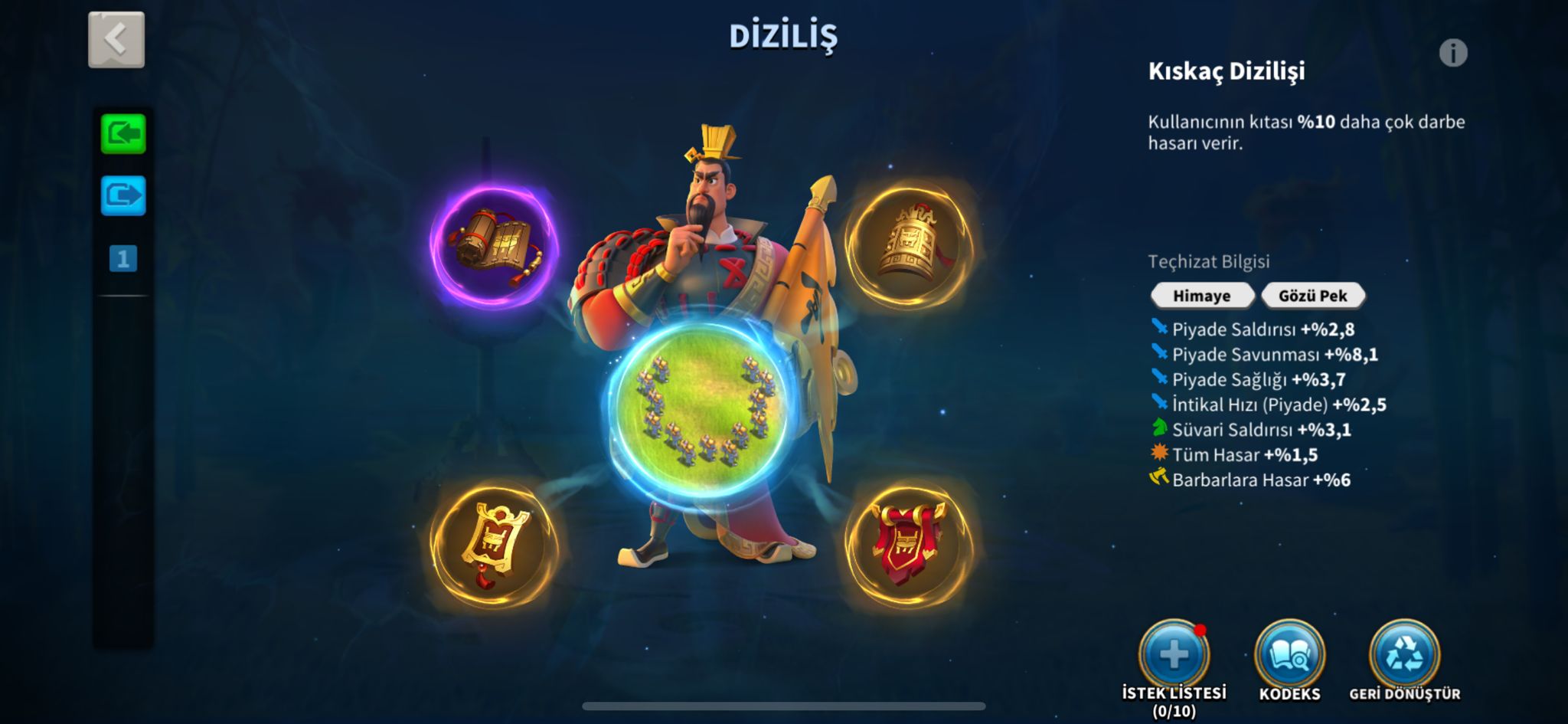Select preset slot number 1
1568x724 pixels.
click(x=123, y=259)
